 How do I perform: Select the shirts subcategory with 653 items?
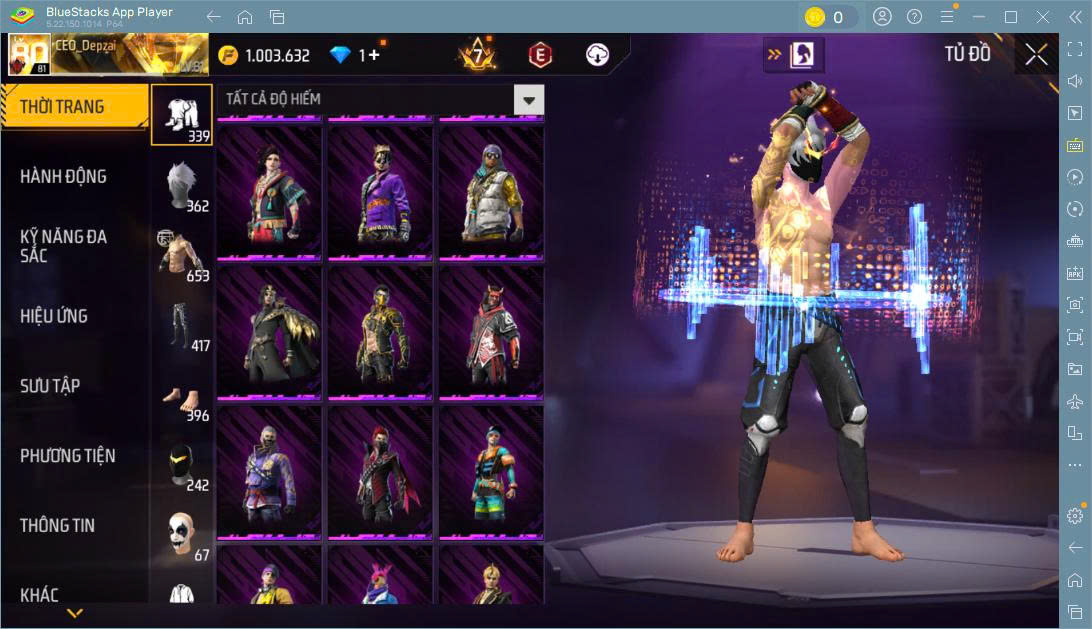(182, 254)
